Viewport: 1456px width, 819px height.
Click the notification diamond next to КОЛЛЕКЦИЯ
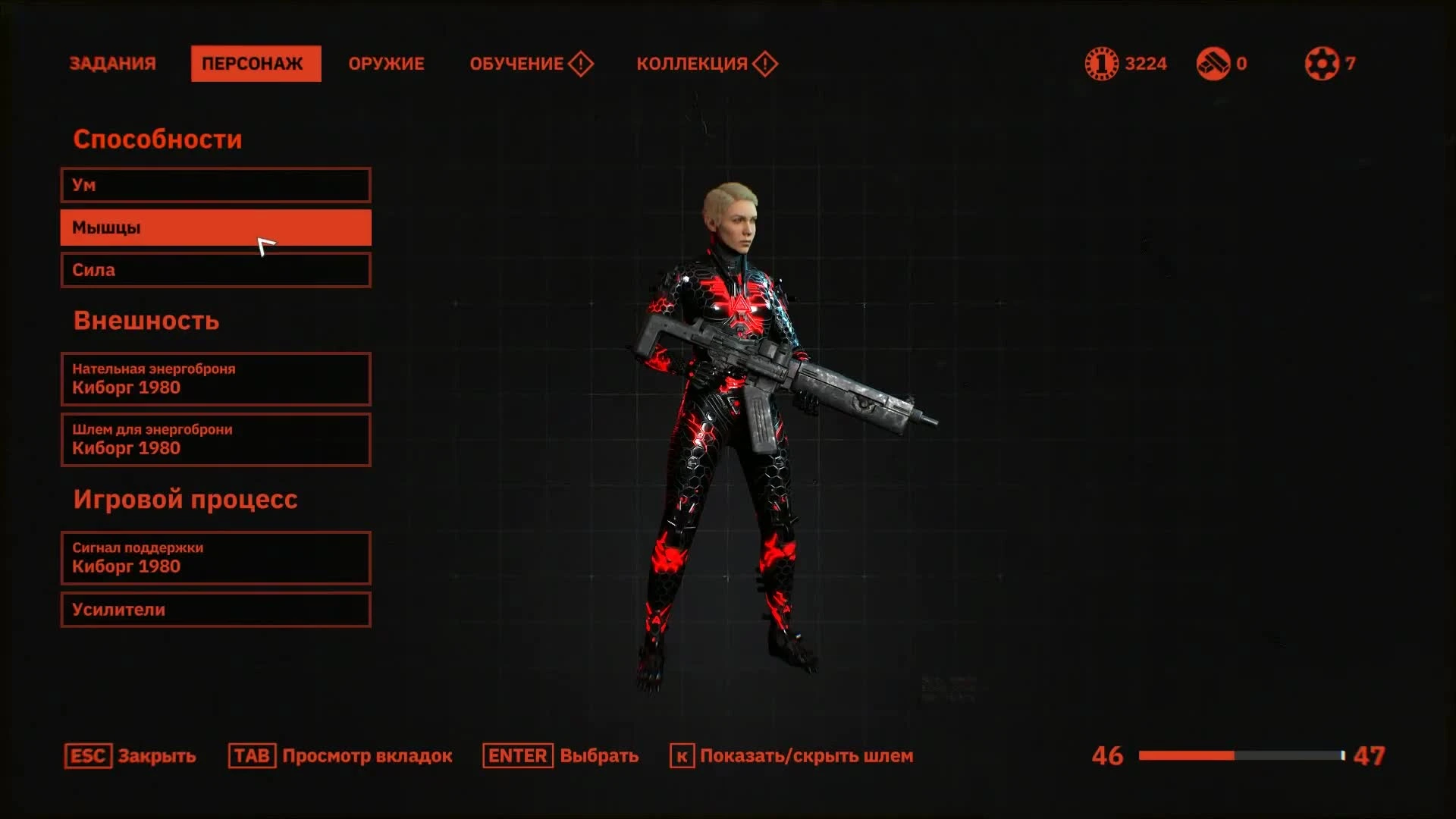coord(765,64)
